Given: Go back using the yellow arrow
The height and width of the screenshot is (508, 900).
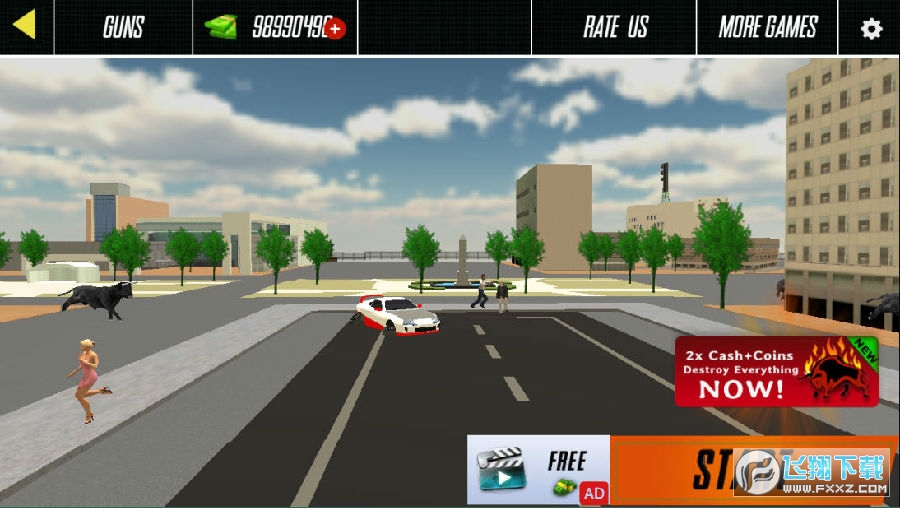Looking at the screenshot, I should point(25,25).
